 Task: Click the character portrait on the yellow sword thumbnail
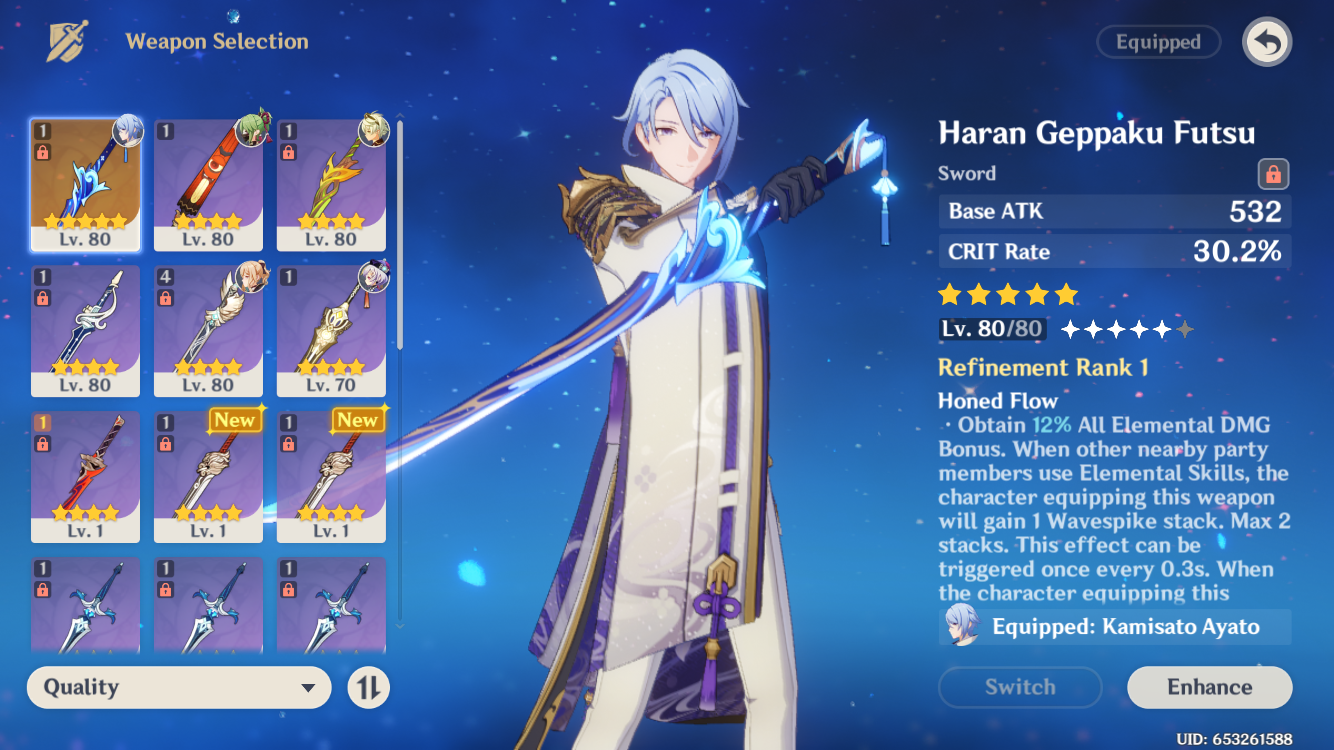point(373,131)
